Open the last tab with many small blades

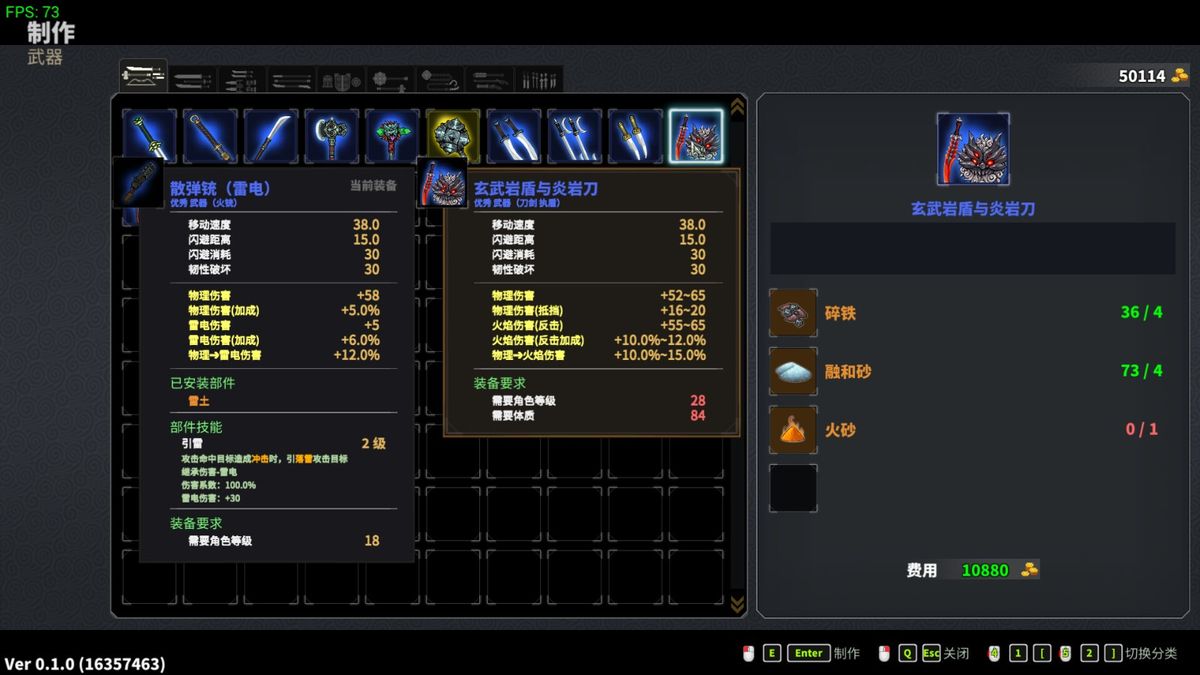pyautogui.click(x=539, y=79)
